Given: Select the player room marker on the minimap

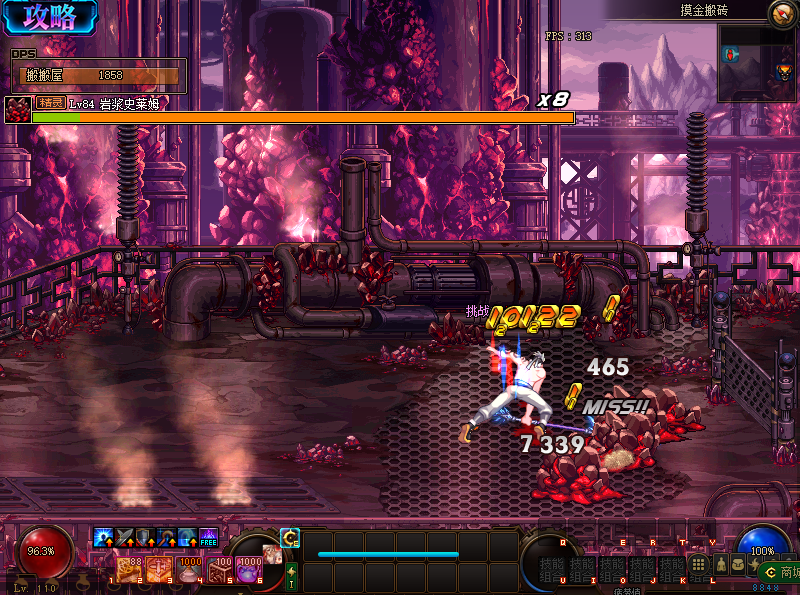Looking at the screenshot, I should [x=731, y=54].
